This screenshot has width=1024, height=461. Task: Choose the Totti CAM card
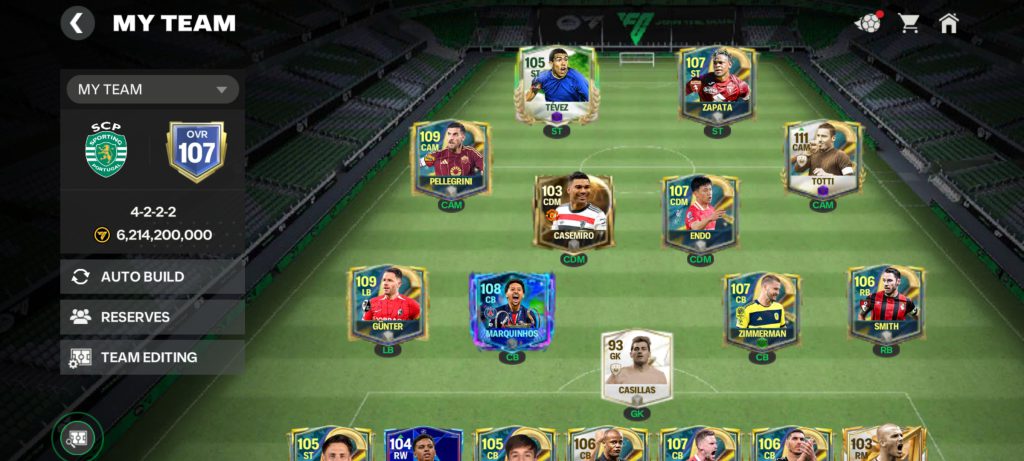coord(823,161)
